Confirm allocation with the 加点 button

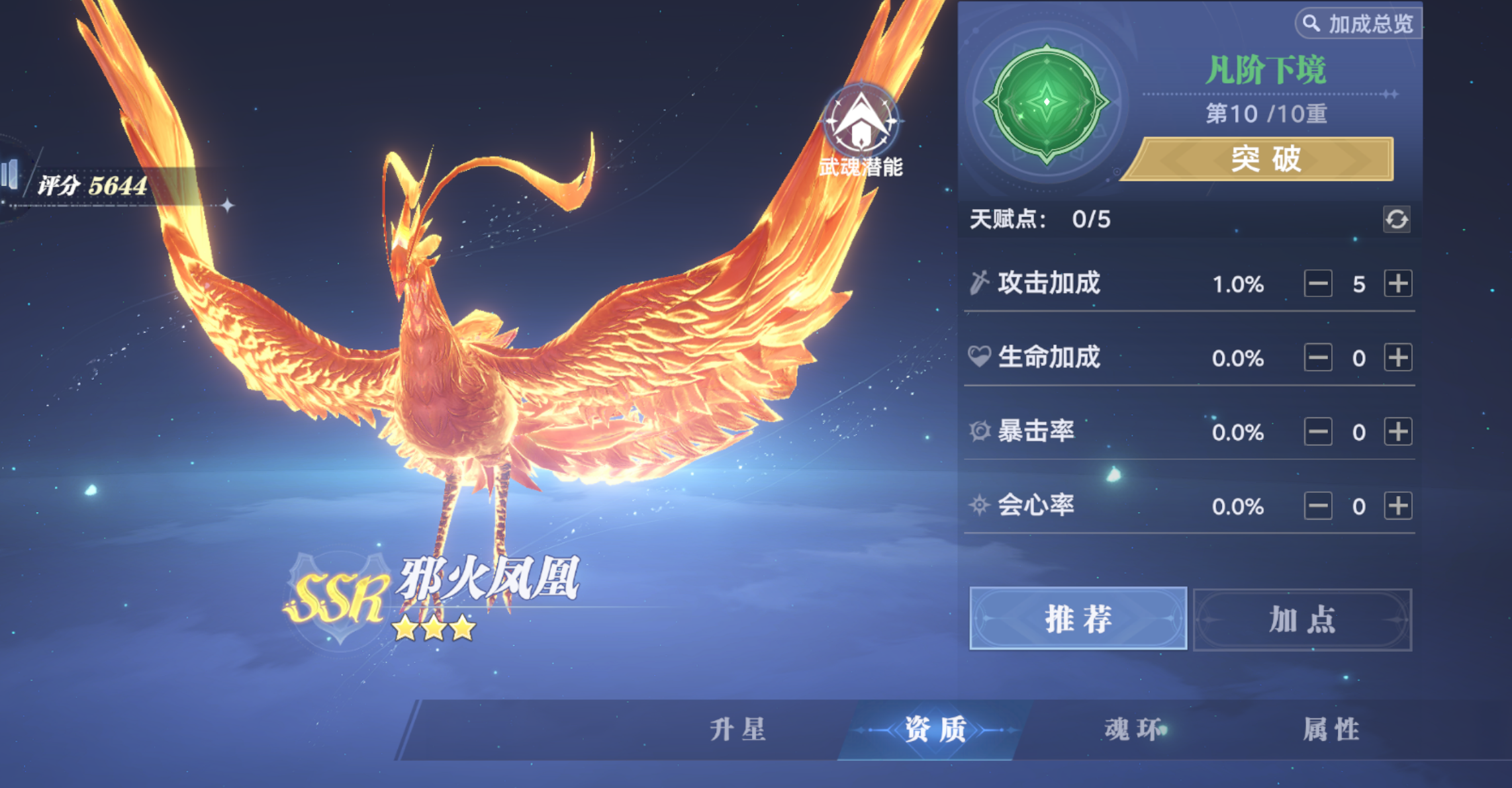[1301, 619]
